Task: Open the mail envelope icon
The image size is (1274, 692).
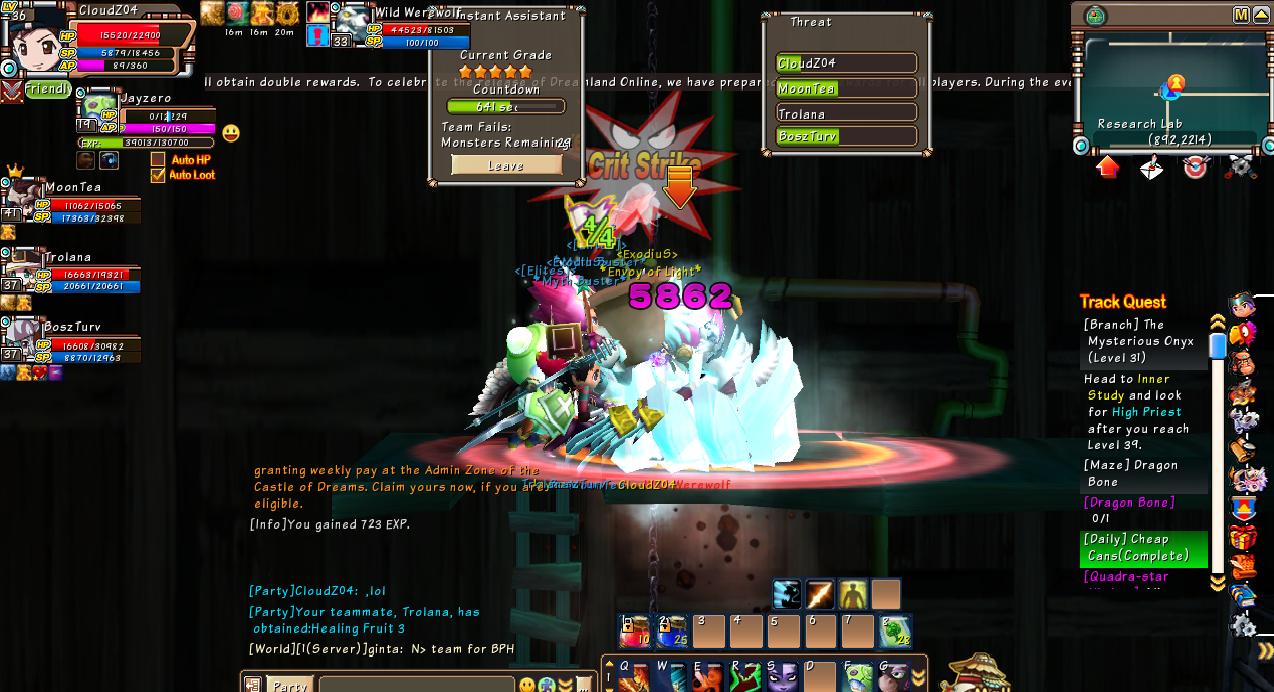Action: point(1151,168)
